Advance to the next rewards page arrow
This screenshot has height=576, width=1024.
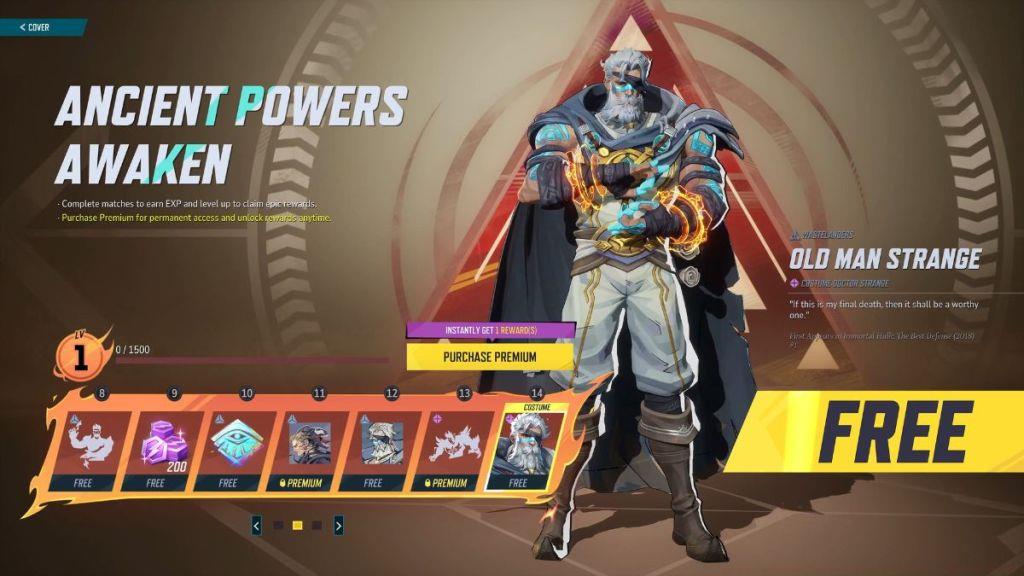[x=339, y=525]
